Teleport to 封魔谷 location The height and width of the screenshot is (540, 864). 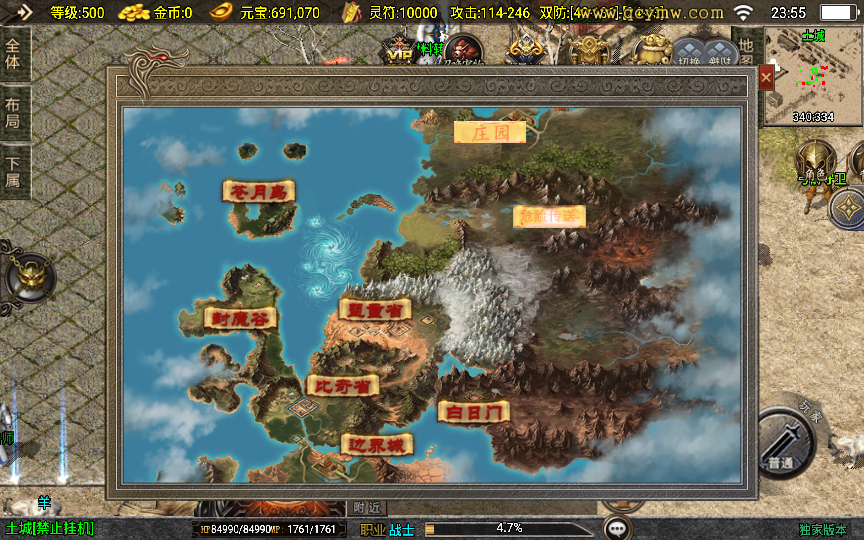click(x=240, y=319)
